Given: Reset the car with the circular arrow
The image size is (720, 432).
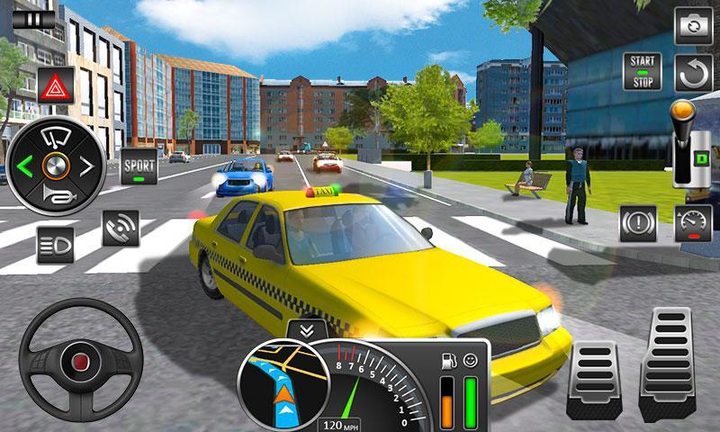Looking at the screenshot, I should (x=692, y=73).
